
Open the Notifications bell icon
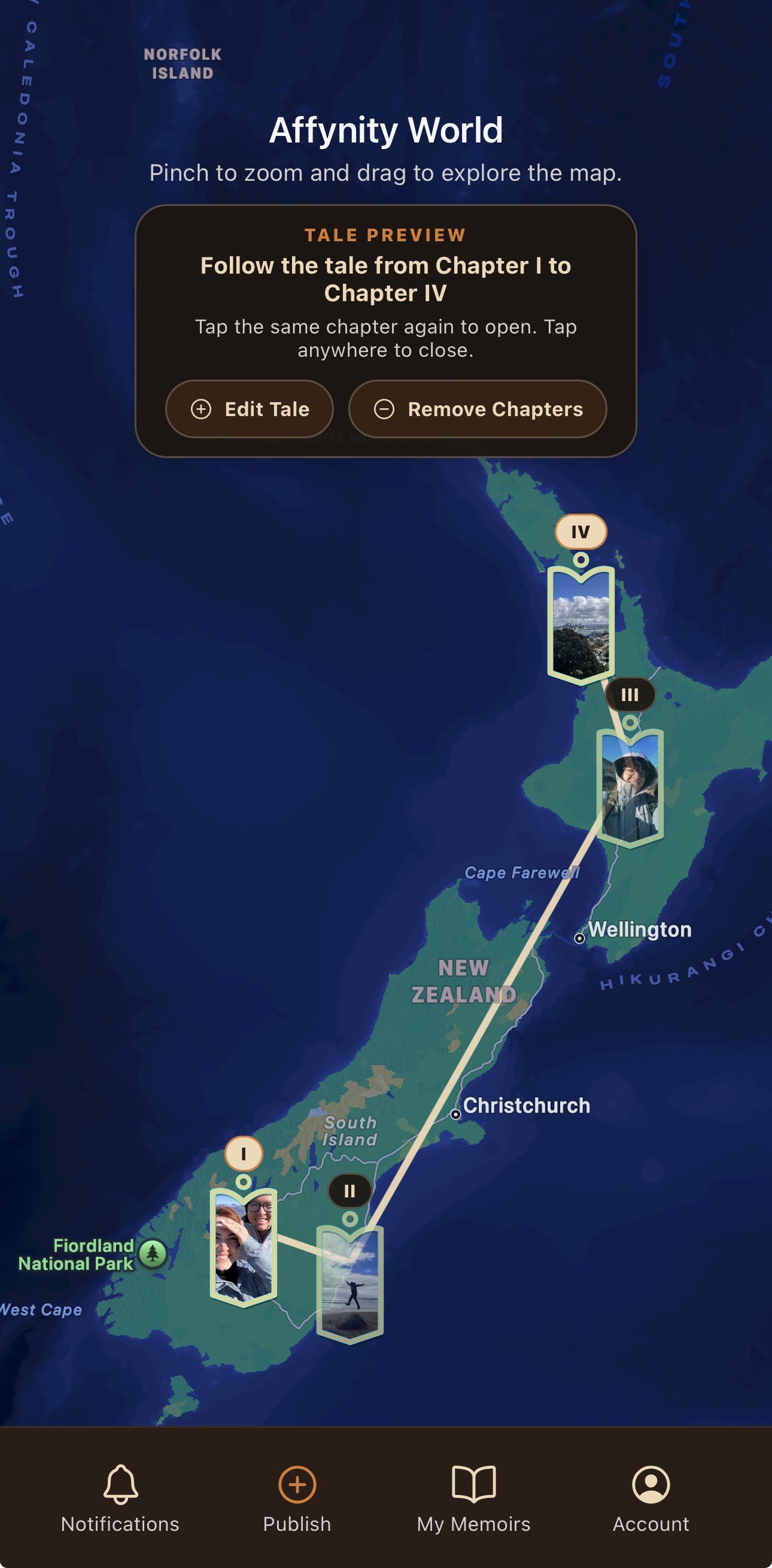[120, 1484]
